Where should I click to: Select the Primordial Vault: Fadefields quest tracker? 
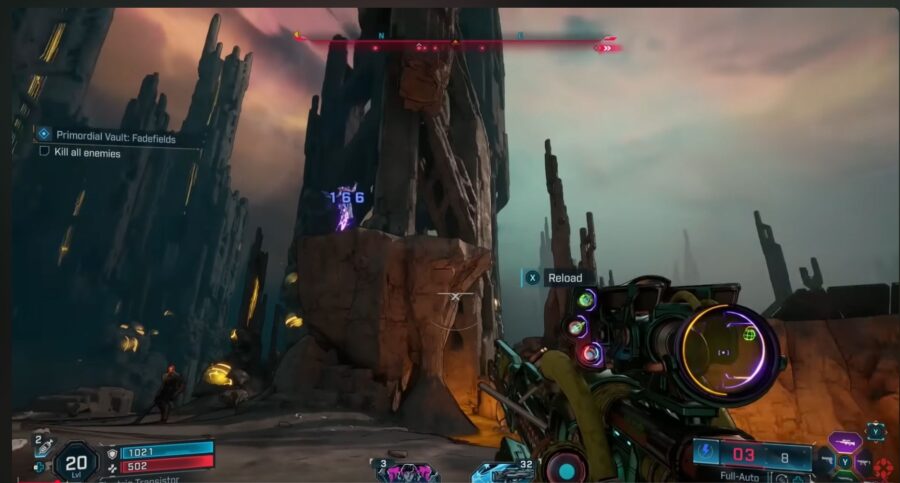[x=114, y=138]
